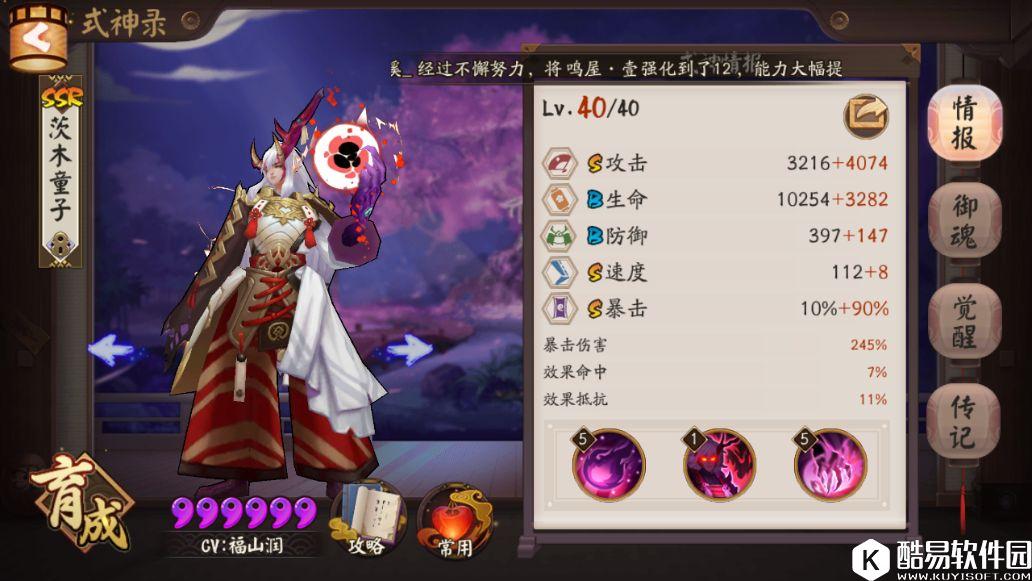Select the purple flame skill icon
Screen dimensions: 1032x581
click(x=609, y=464)
